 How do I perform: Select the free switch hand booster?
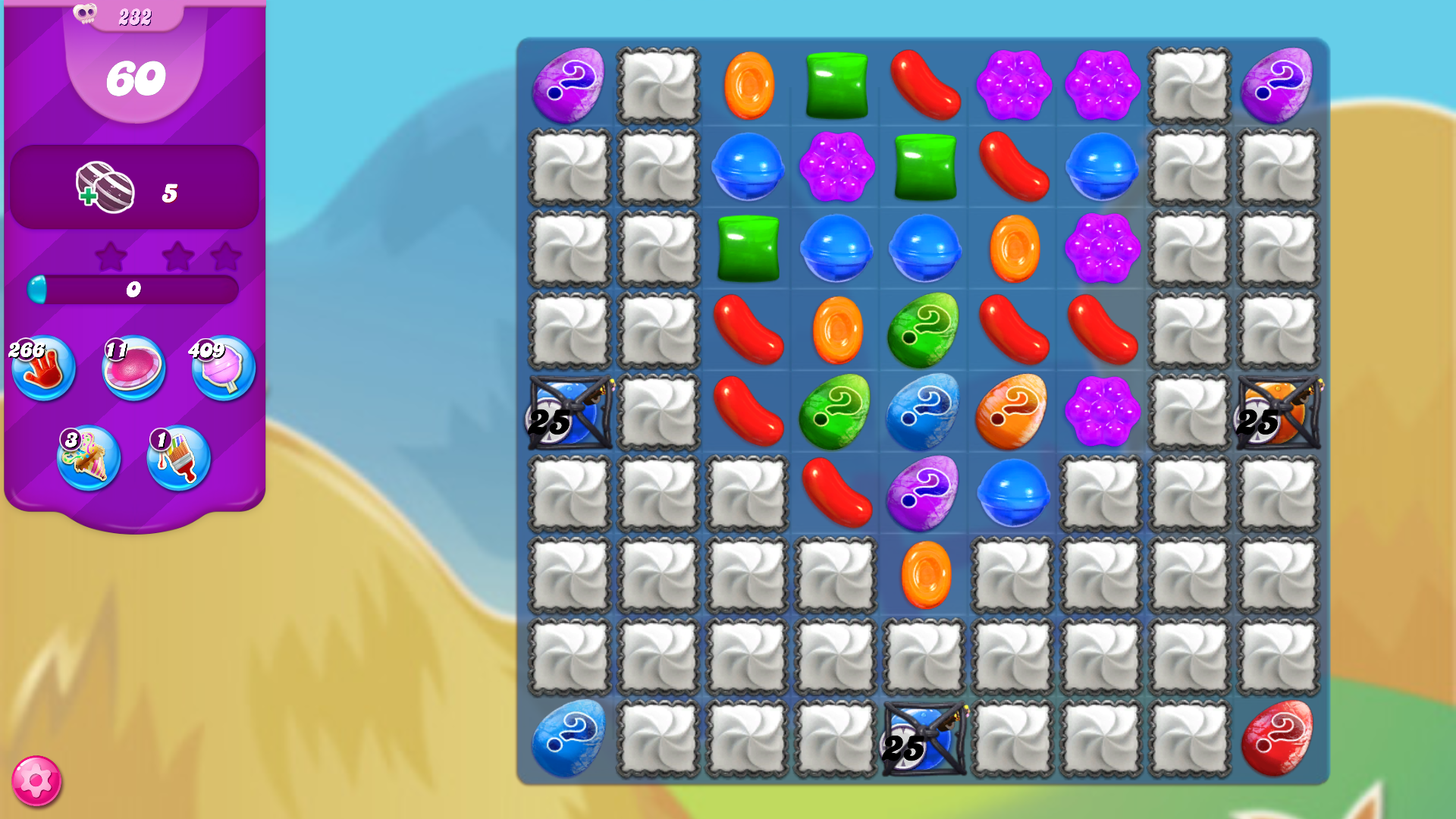(x=43, y=369)
